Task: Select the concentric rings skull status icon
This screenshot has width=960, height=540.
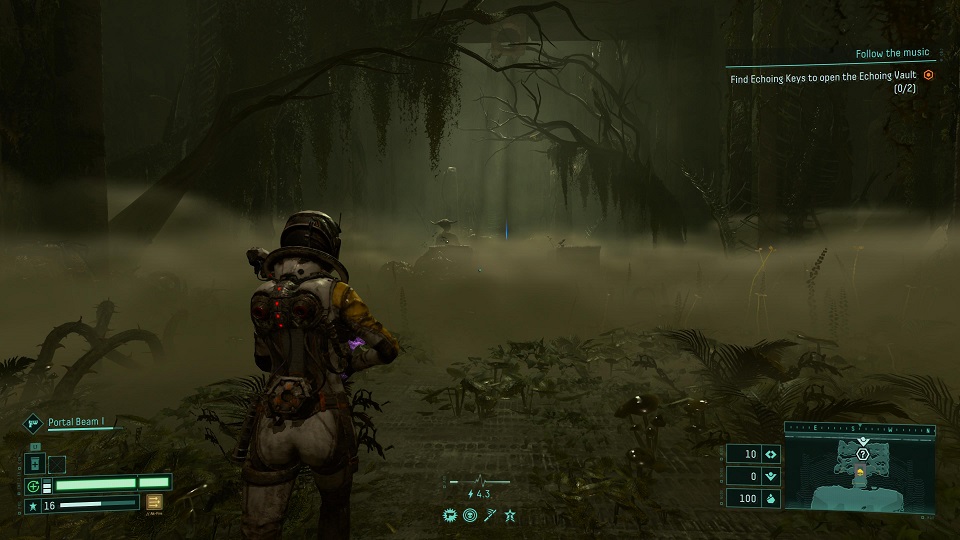Action: click(470, 515)
